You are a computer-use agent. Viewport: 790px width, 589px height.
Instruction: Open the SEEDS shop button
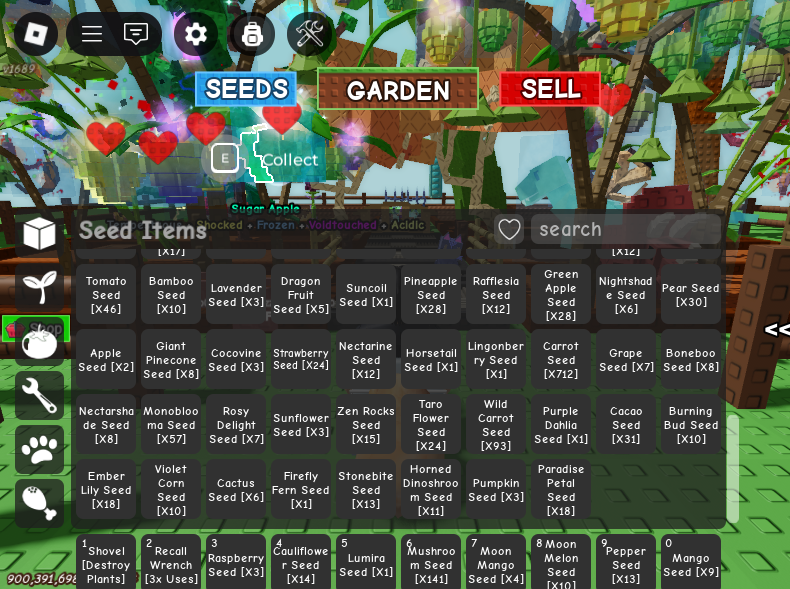[x=246, y=89]
